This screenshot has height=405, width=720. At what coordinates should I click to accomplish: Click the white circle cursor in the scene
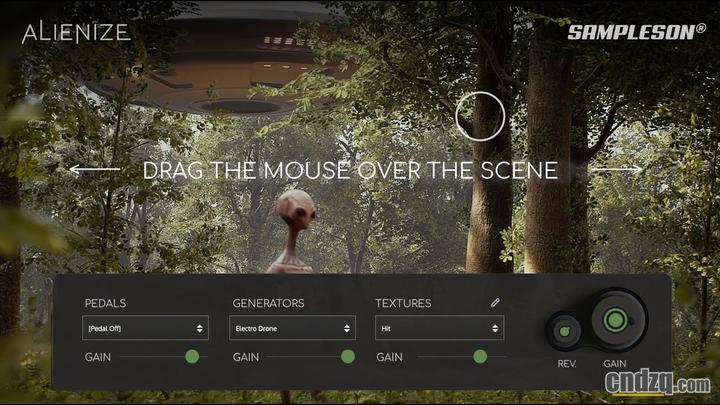pos(480,115)
